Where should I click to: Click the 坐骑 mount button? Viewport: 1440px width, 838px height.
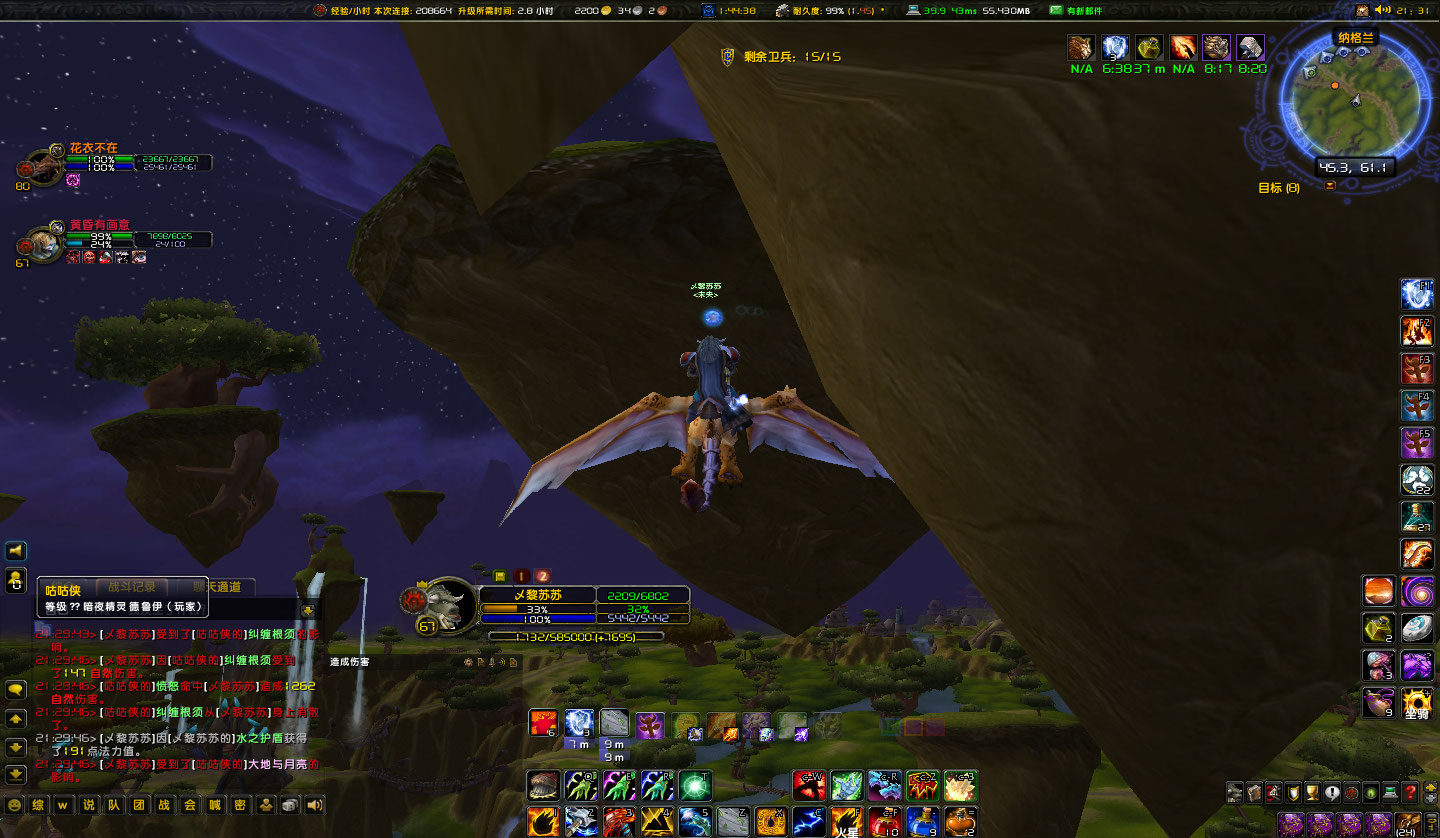click(1417, 703)
